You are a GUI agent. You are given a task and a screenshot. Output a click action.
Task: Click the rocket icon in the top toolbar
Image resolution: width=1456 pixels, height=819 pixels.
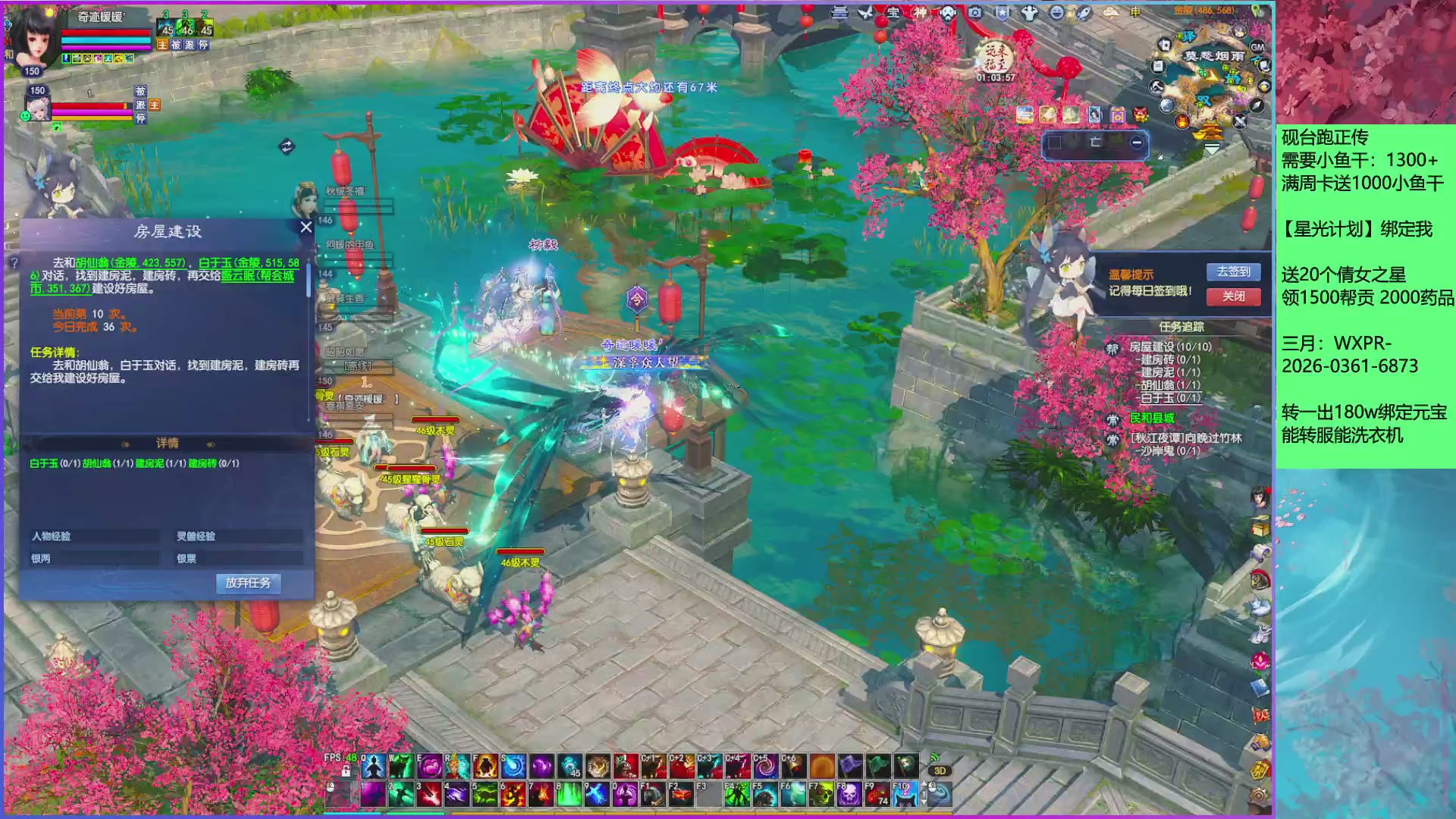pos(1084,14)
